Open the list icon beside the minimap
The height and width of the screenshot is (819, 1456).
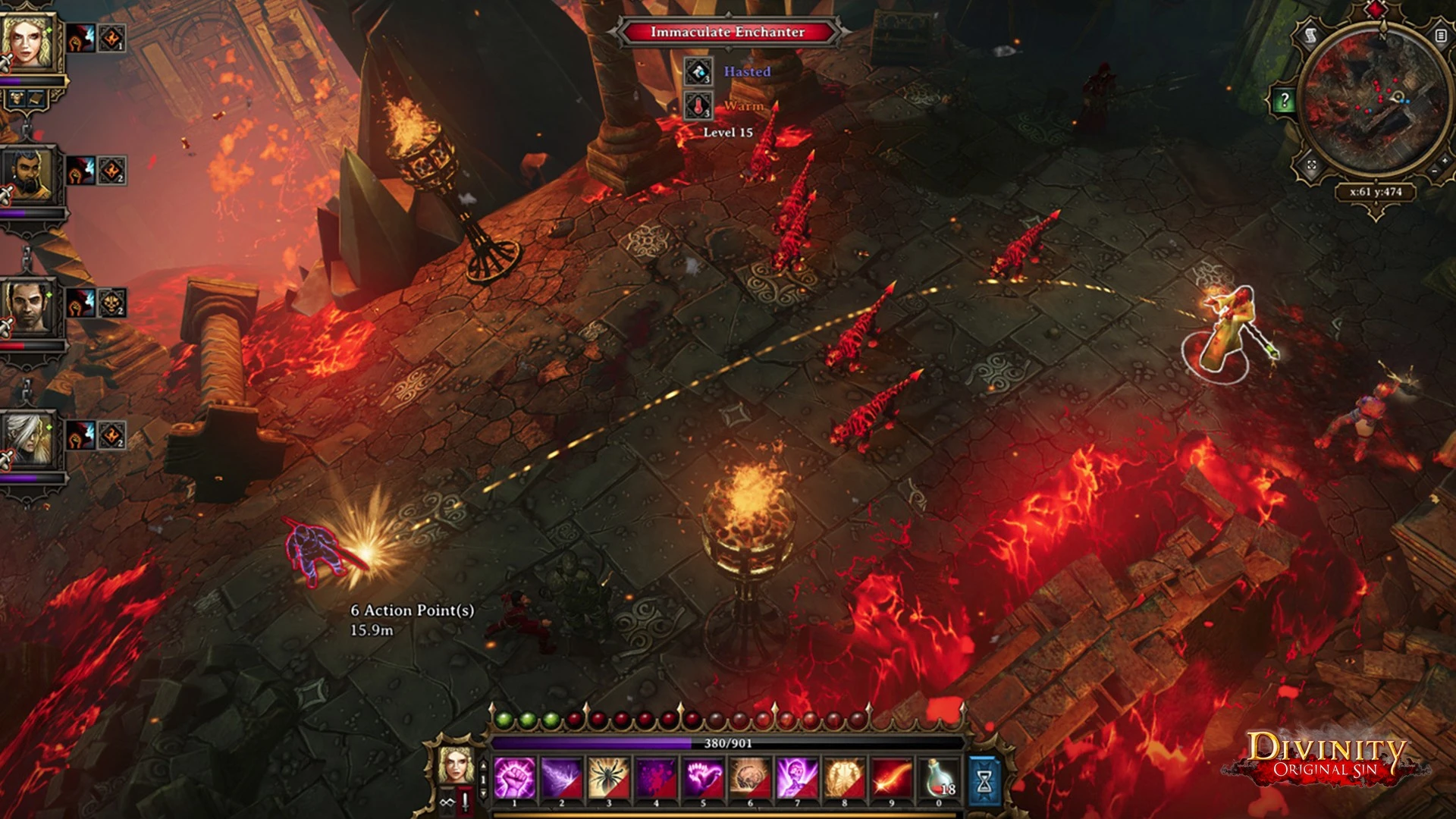(1440, 35)
